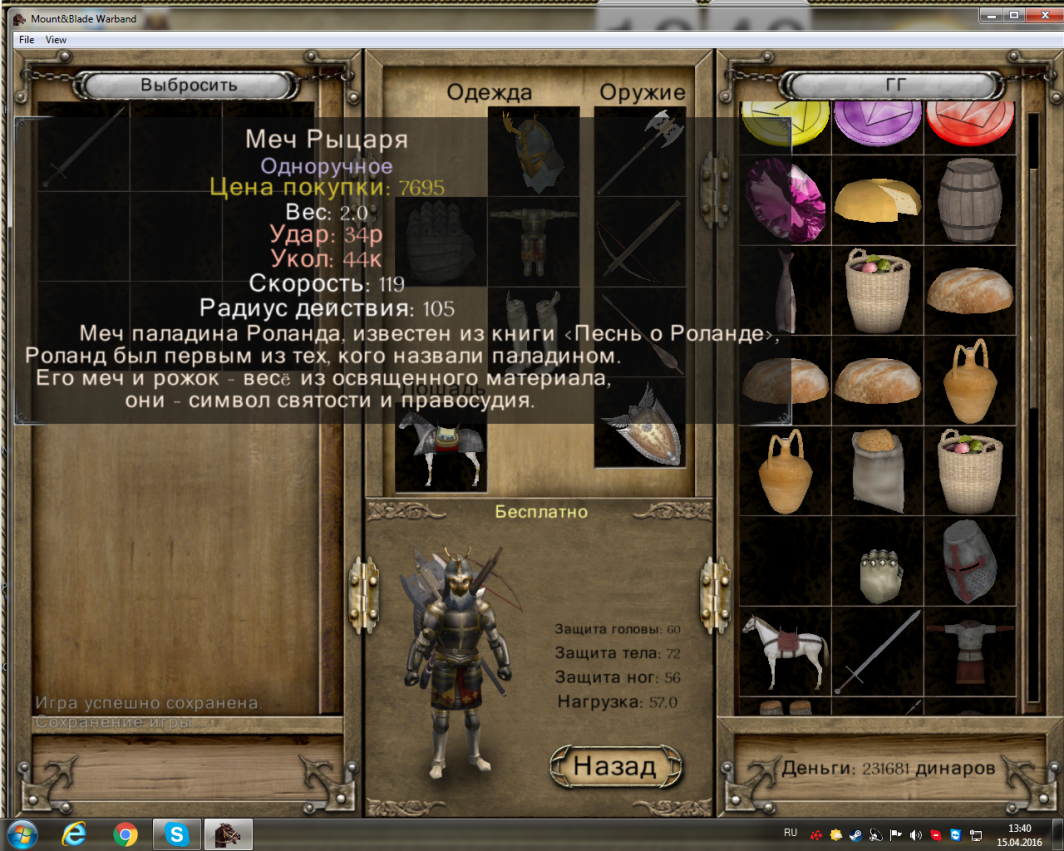
Task: Close the Mount&Blade Warband window
Action: 1041,15
